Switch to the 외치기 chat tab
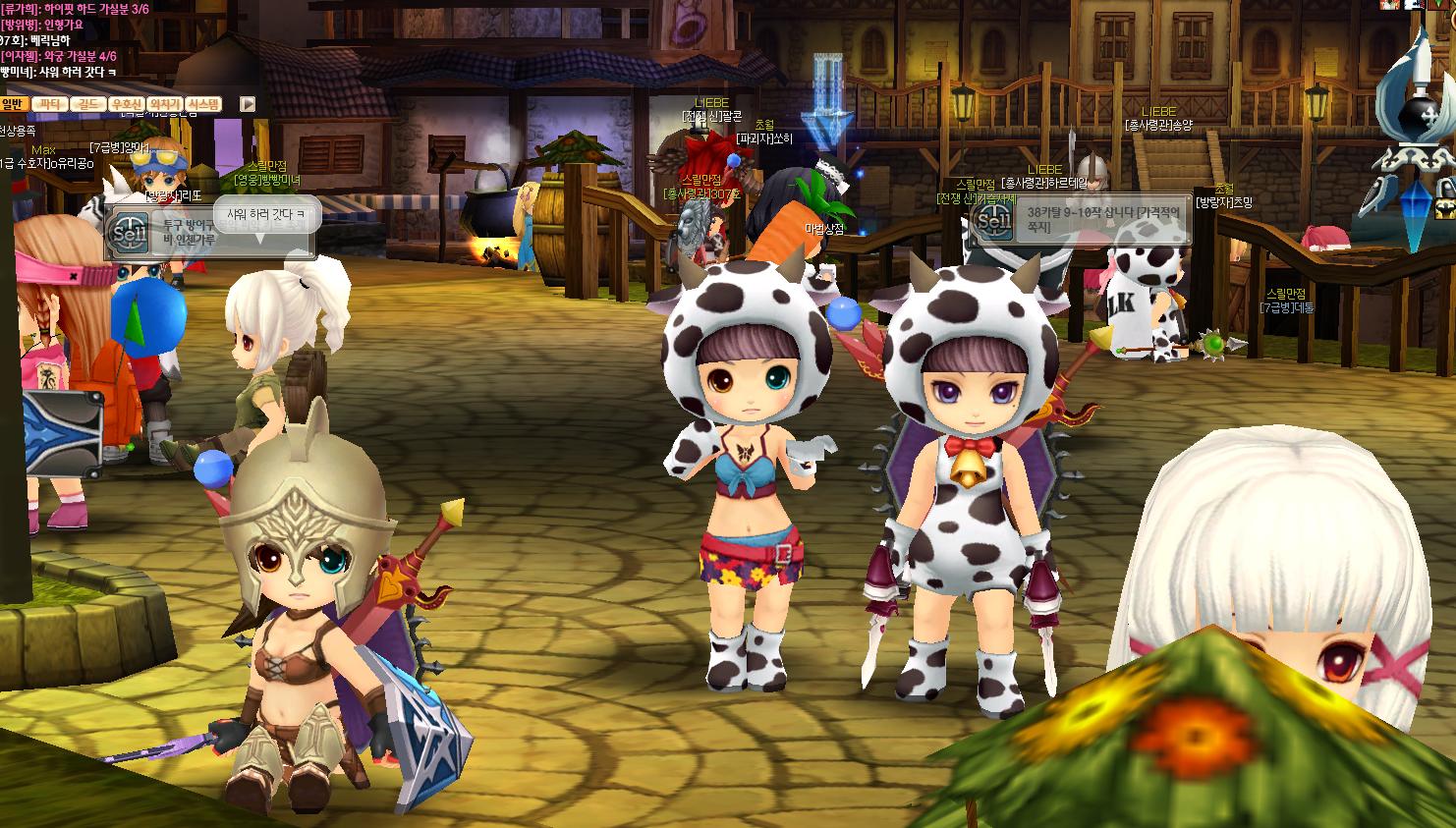The image size is (1456, 828). pyautogui.click(x=165, y=104)
